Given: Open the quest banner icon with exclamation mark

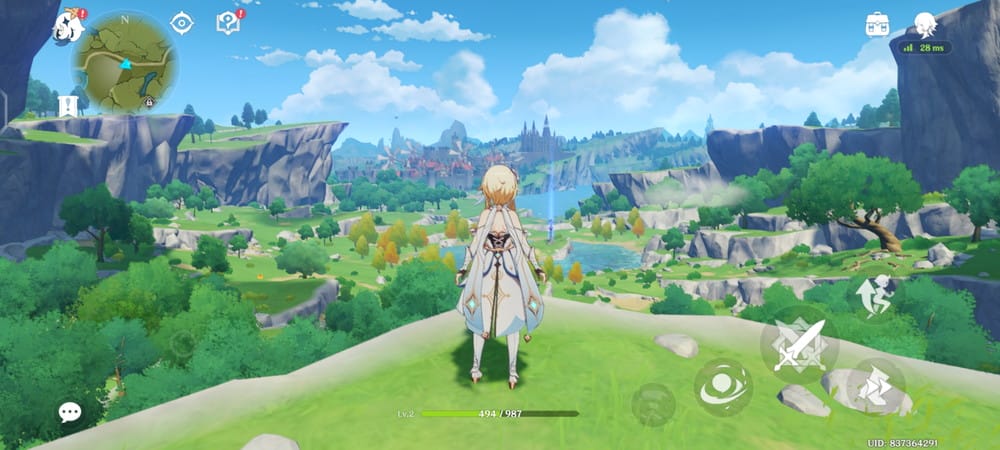Looking at the screenshot, I should click(68, 105).
